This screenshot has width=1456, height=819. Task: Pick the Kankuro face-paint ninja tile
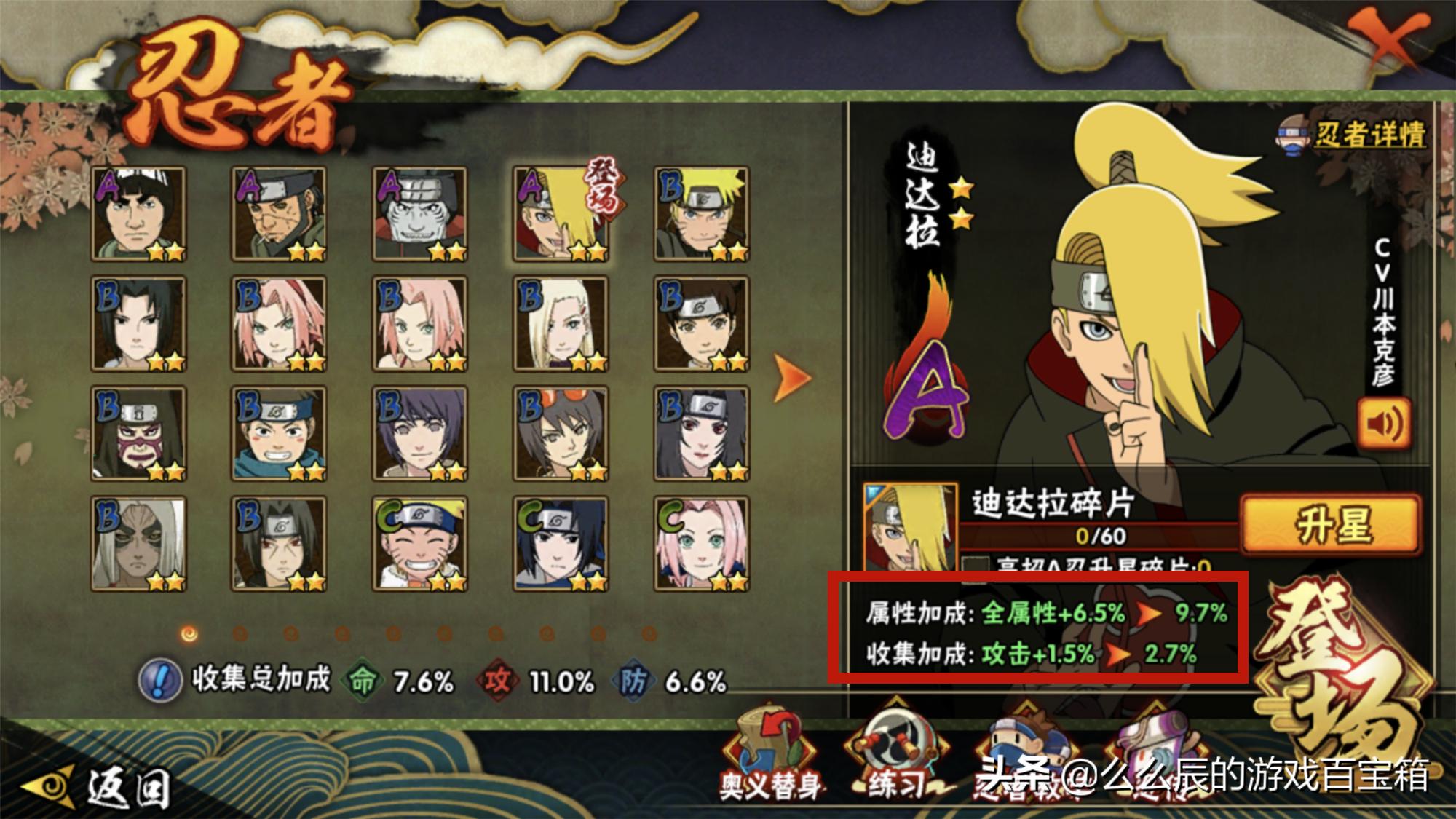pos(138,434)
